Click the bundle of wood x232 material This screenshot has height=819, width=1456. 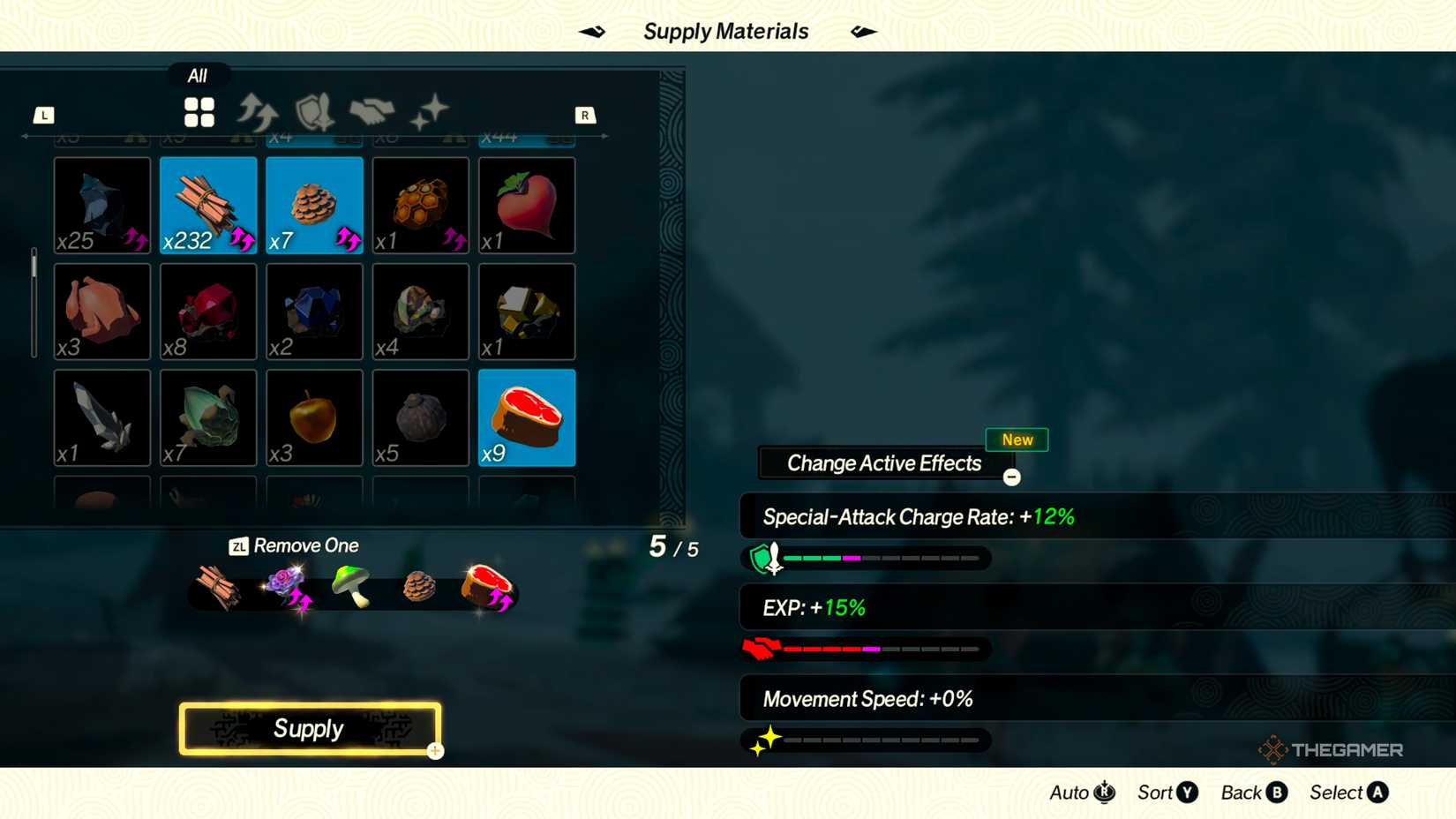207,205
